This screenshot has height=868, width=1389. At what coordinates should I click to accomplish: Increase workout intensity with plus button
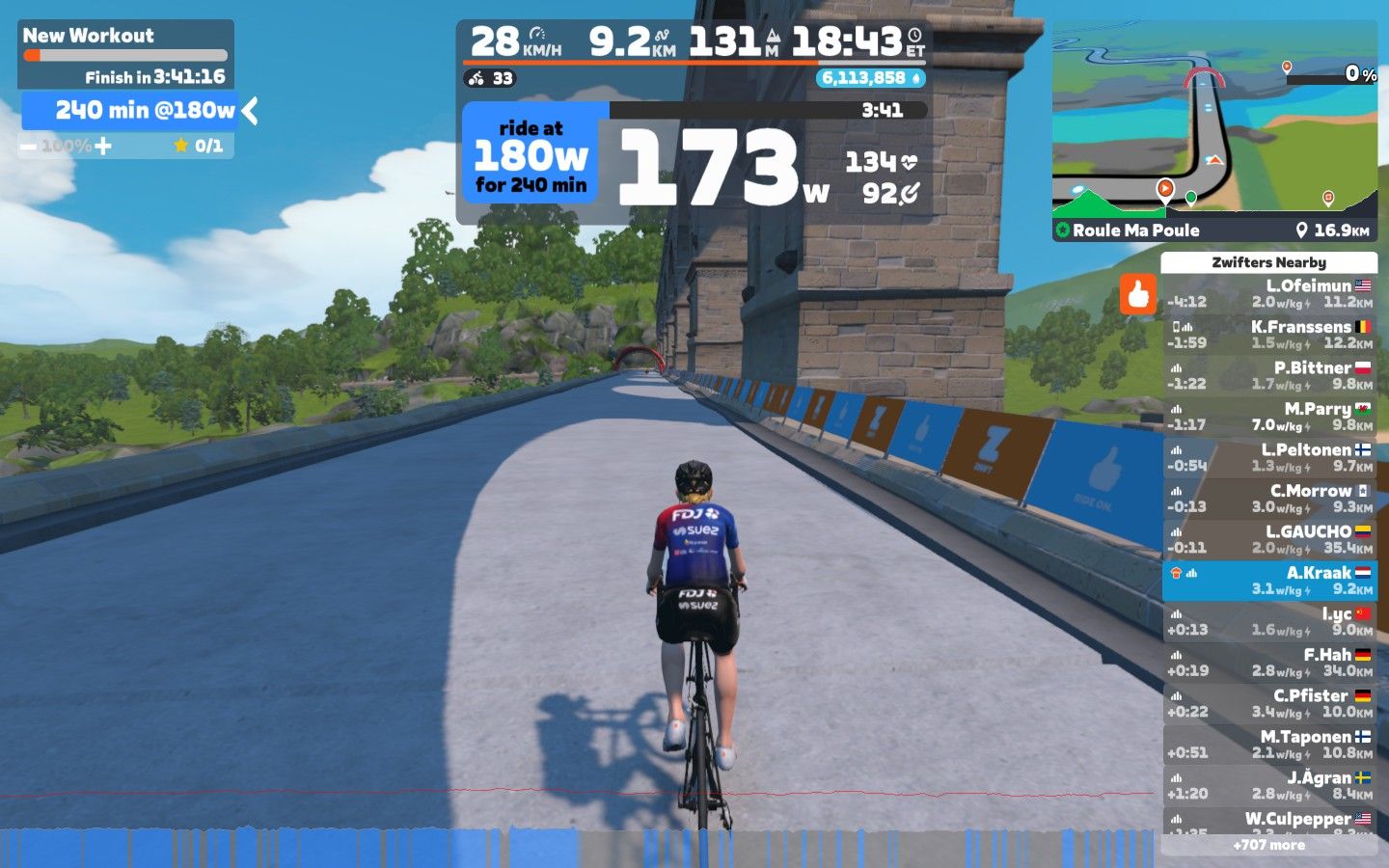click(x=103, y=147)
